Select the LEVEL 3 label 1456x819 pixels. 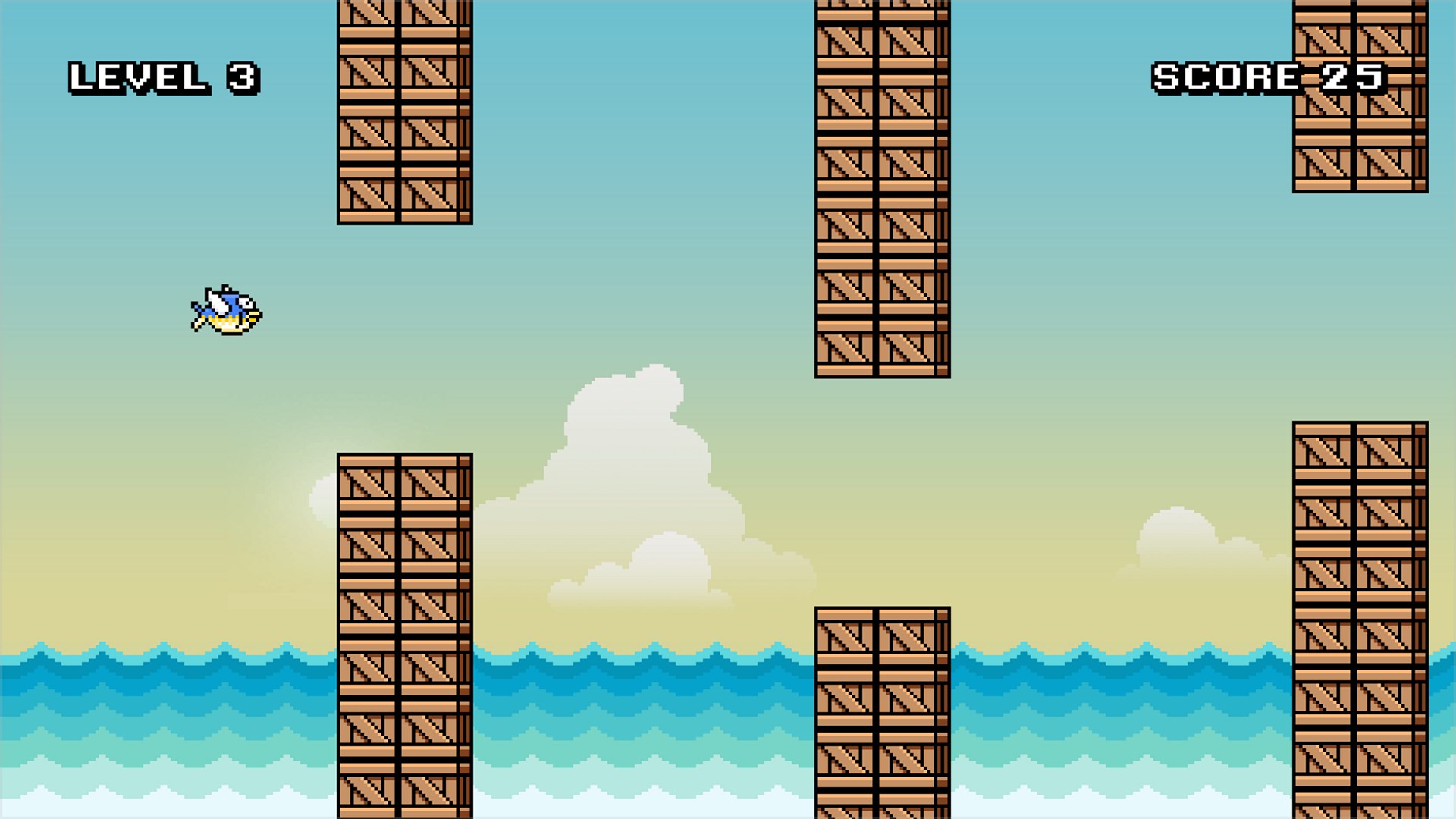(x=163, y=76)
